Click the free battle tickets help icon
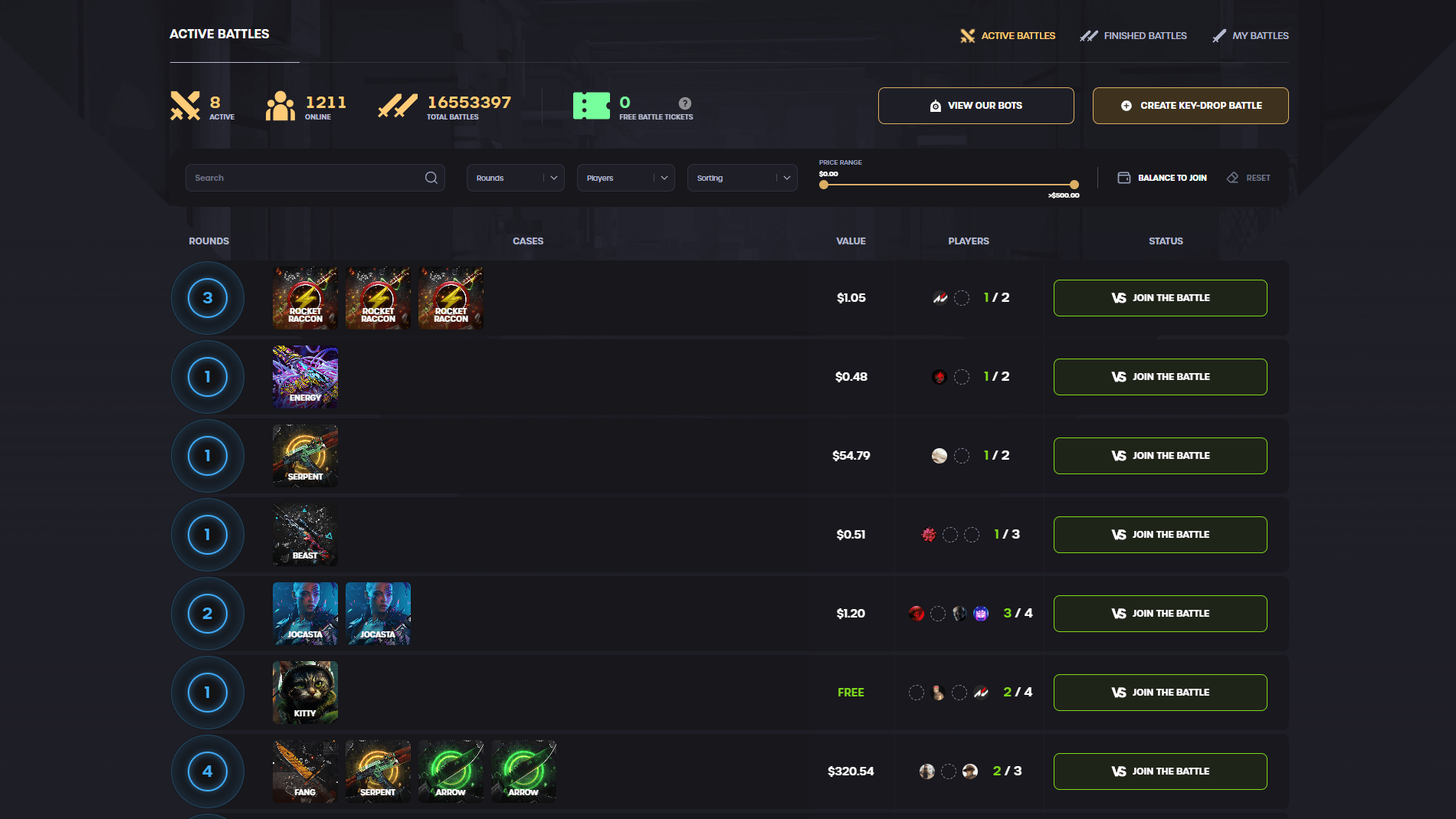The image size is (1456, 819). tap(684, 105)
